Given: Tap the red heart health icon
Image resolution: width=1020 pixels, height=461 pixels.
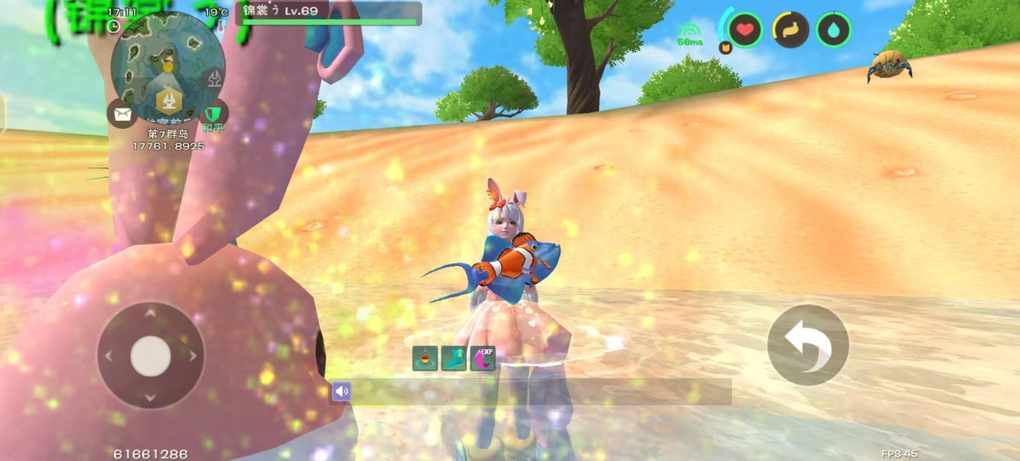Looking at the screenshot, I should (x=745, y=29).
